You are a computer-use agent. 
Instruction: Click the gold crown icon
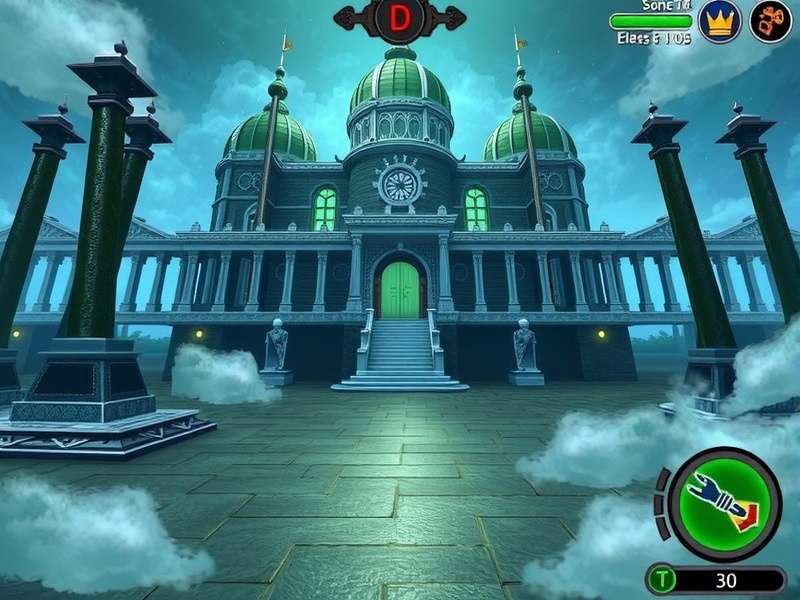719,21
